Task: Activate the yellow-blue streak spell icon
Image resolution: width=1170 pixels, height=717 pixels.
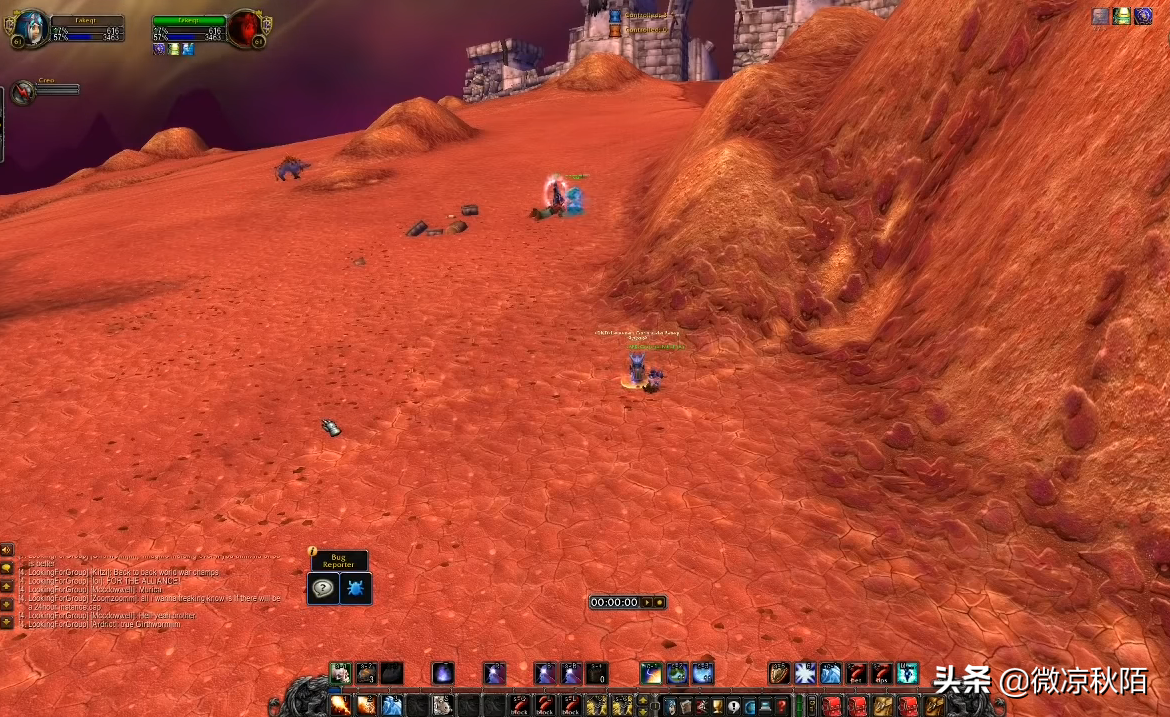Action: click(652, 673)
